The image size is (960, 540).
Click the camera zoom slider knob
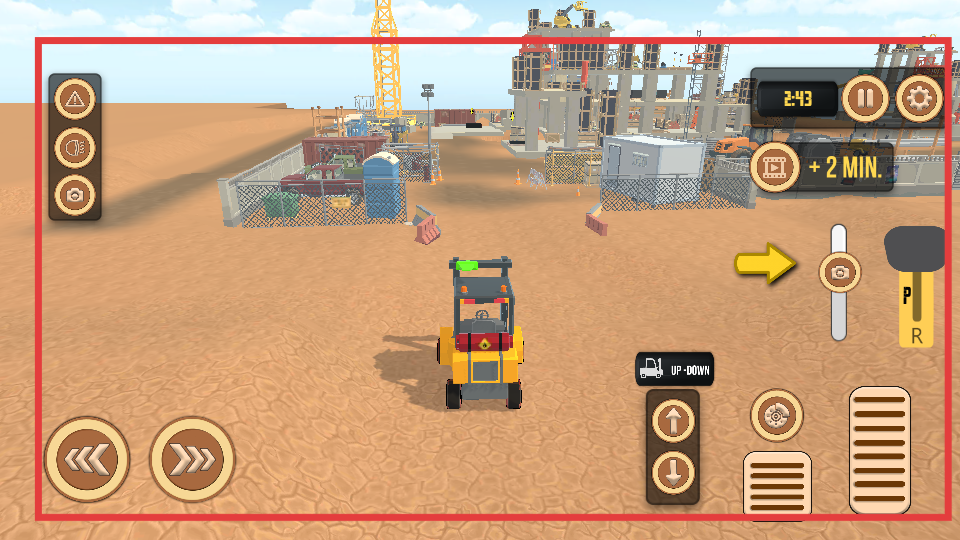pos(839,271)
